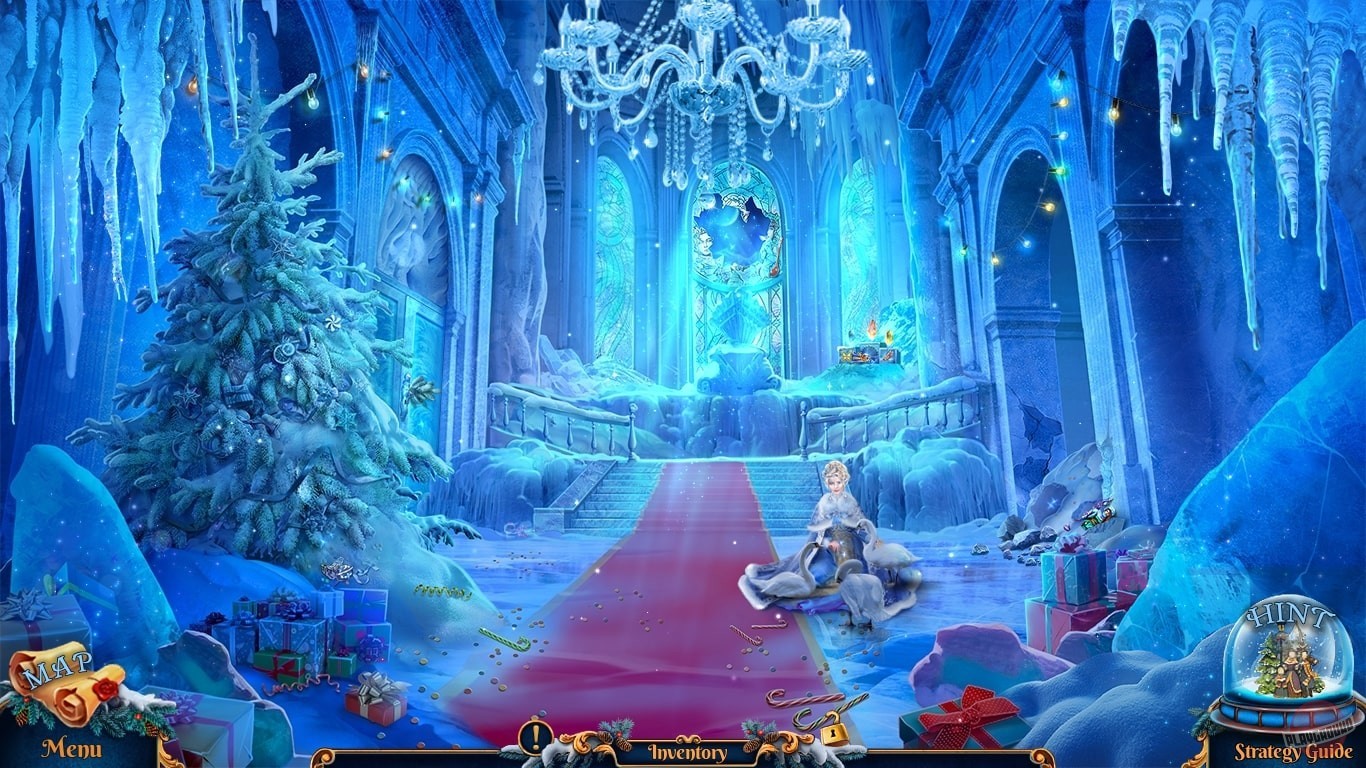This screenshot has height=768, width=1366.
Task: Activate the Hint snow globe
Action: pos(1287,660)
